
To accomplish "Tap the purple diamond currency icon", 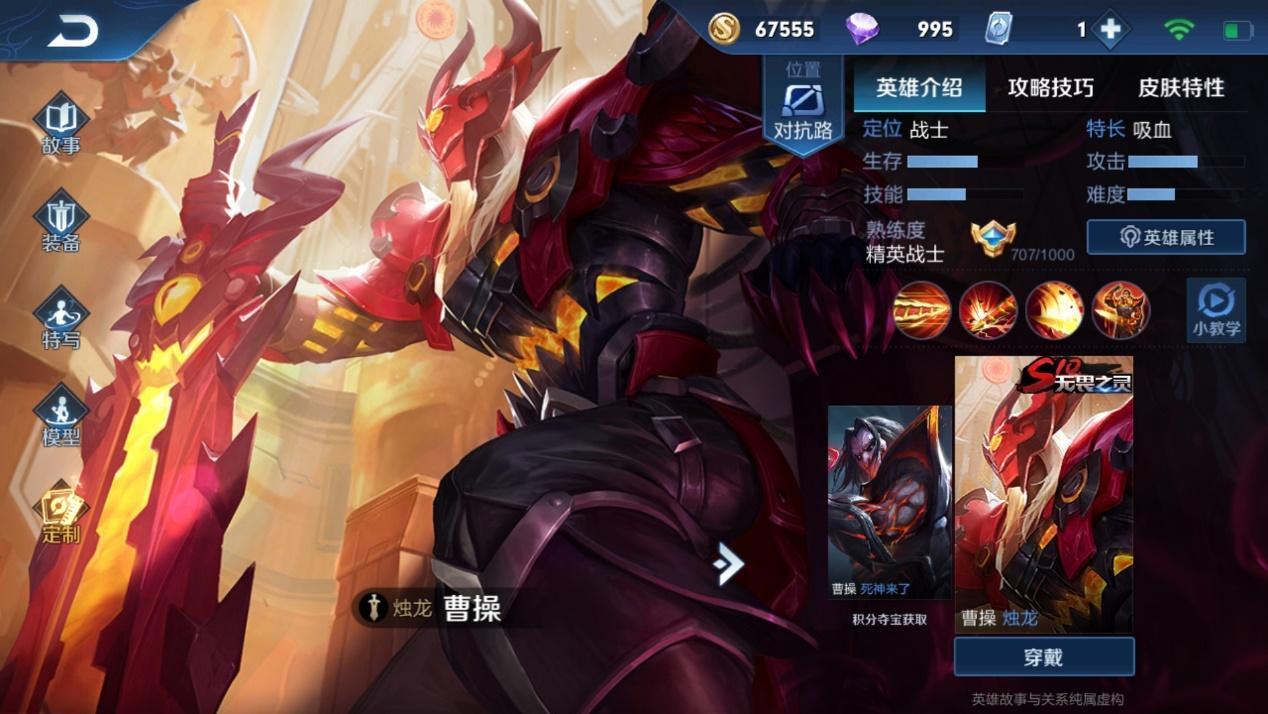I will (x=862, y=29).
